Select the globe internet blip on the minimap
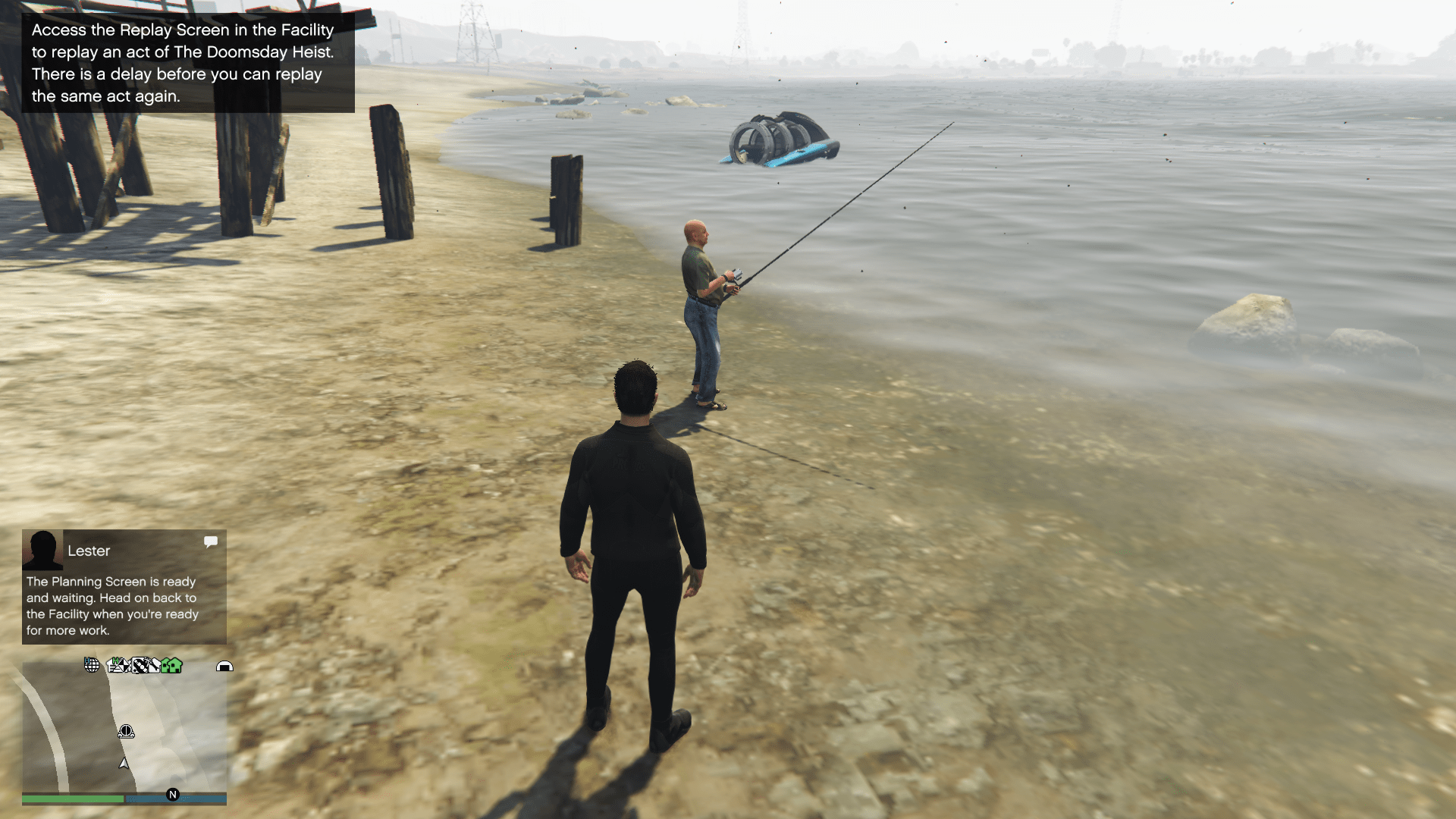Screen dimensions: 1456x819 [91, 666]
